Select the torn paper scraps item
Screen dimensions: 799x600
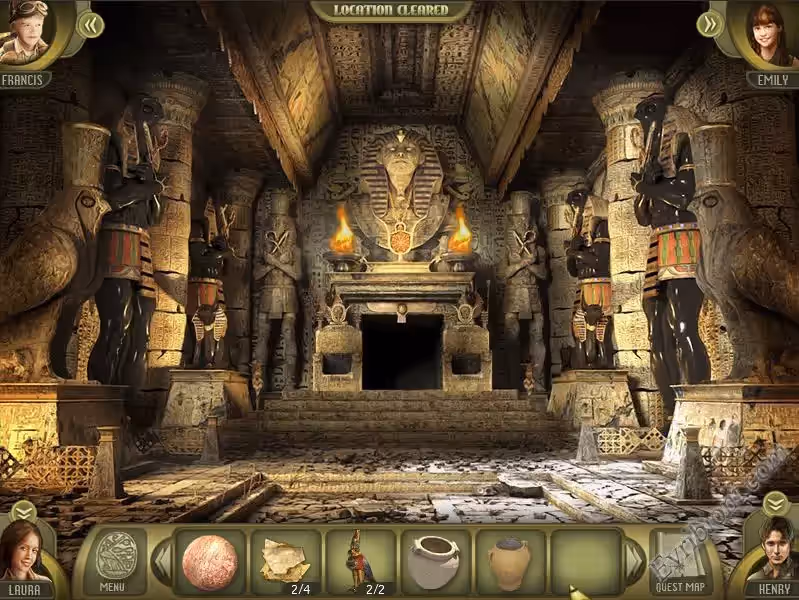coord(284,561)
